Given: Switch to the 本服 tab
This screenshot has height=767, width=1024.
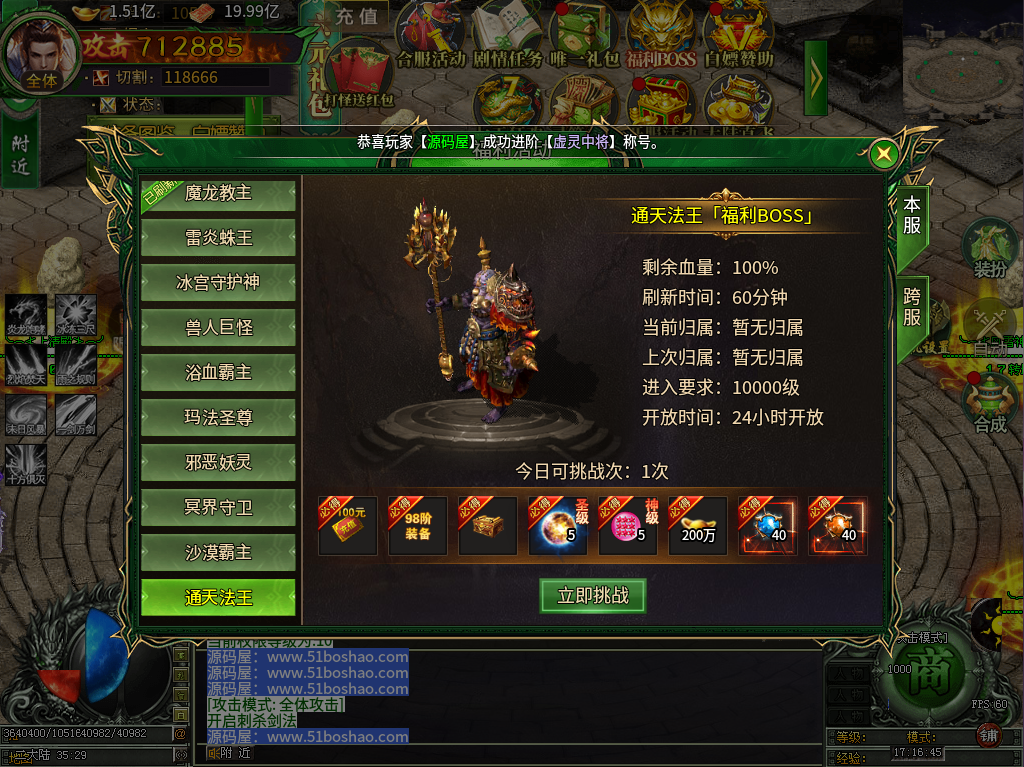Looking at the screenshot, I should [911, 214].
